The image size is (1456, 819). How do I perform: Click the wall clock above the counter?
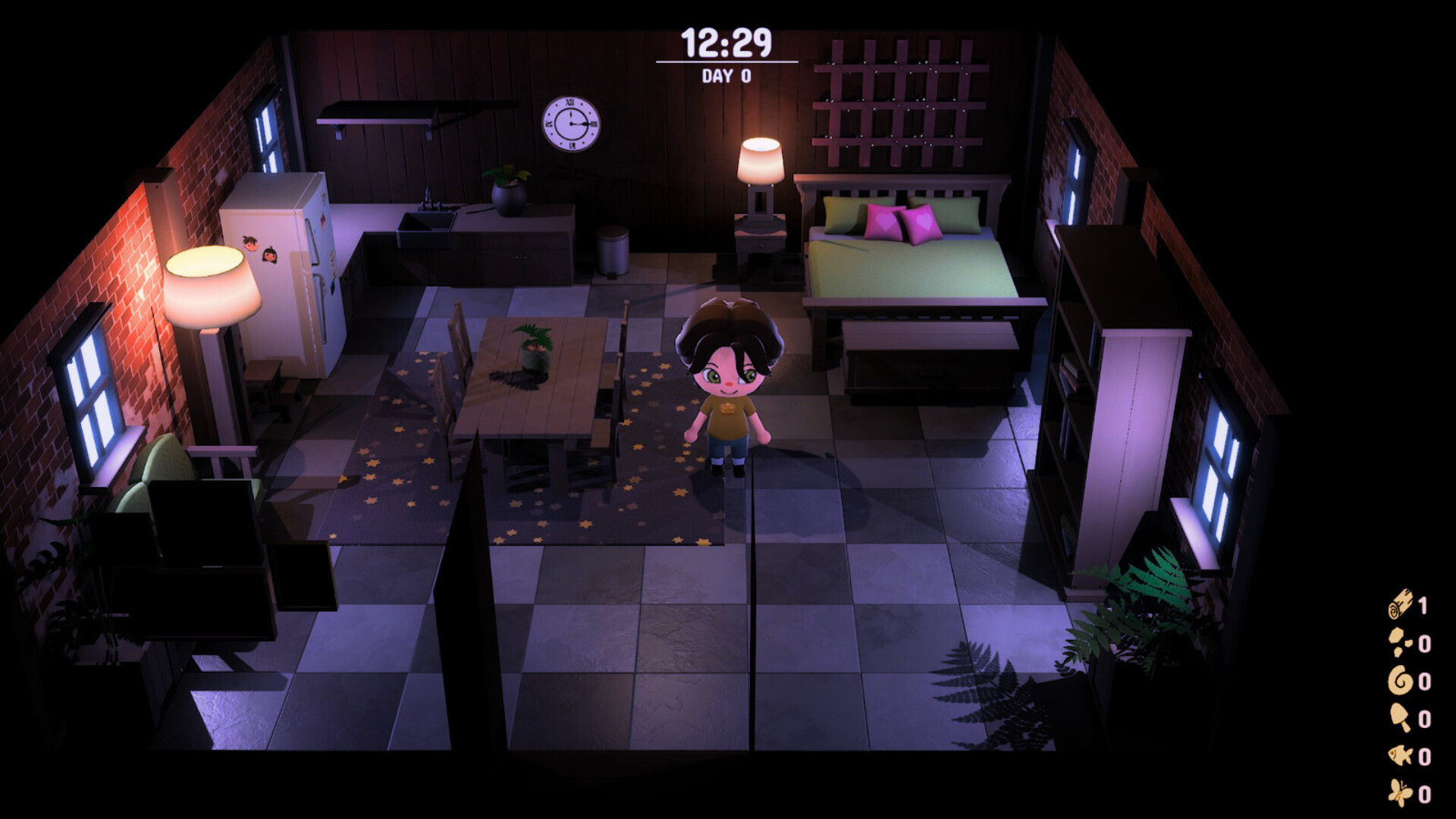[571, 123]
